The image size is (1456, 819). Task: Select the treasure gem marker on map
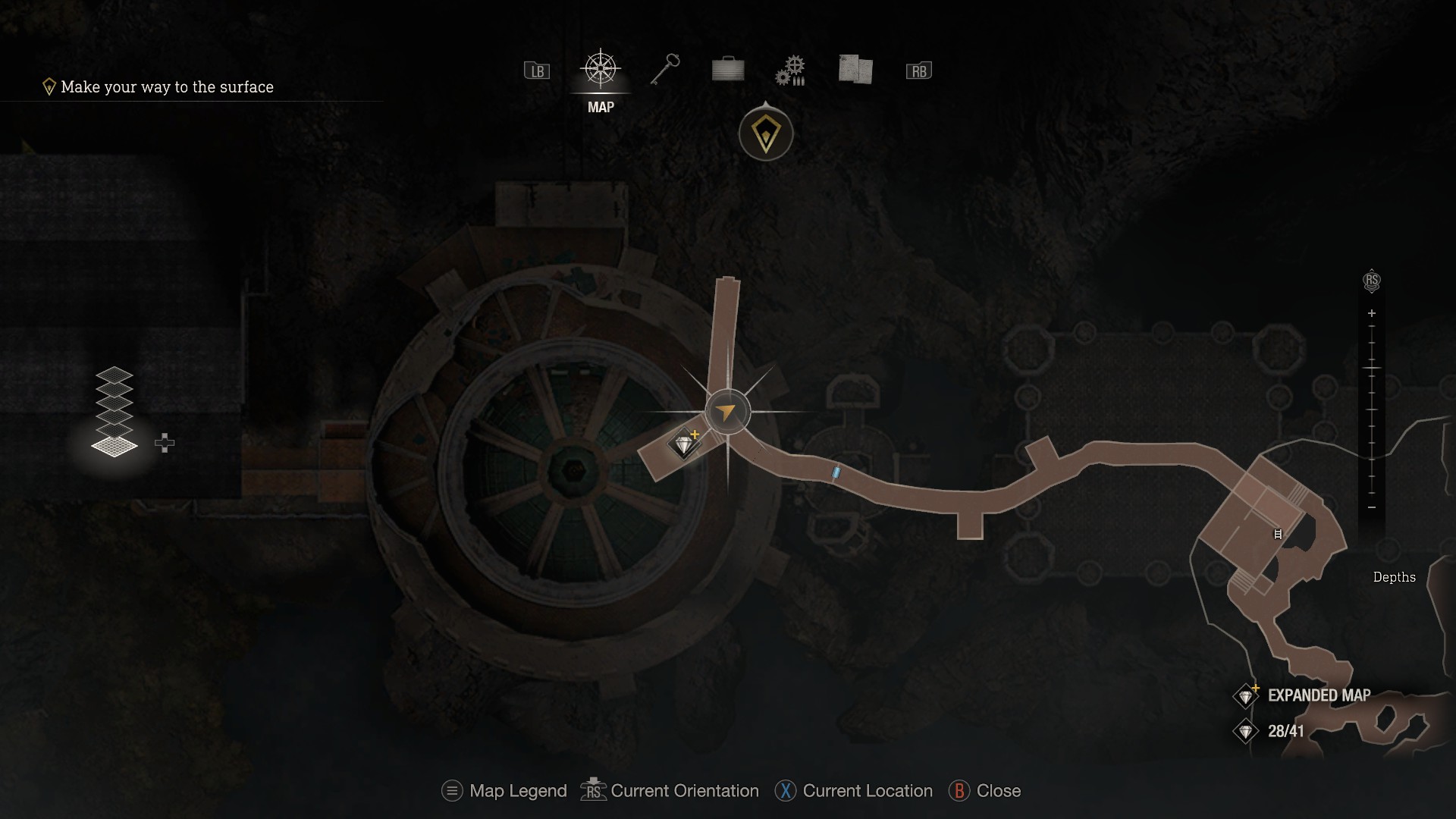(x=684, y=444)
